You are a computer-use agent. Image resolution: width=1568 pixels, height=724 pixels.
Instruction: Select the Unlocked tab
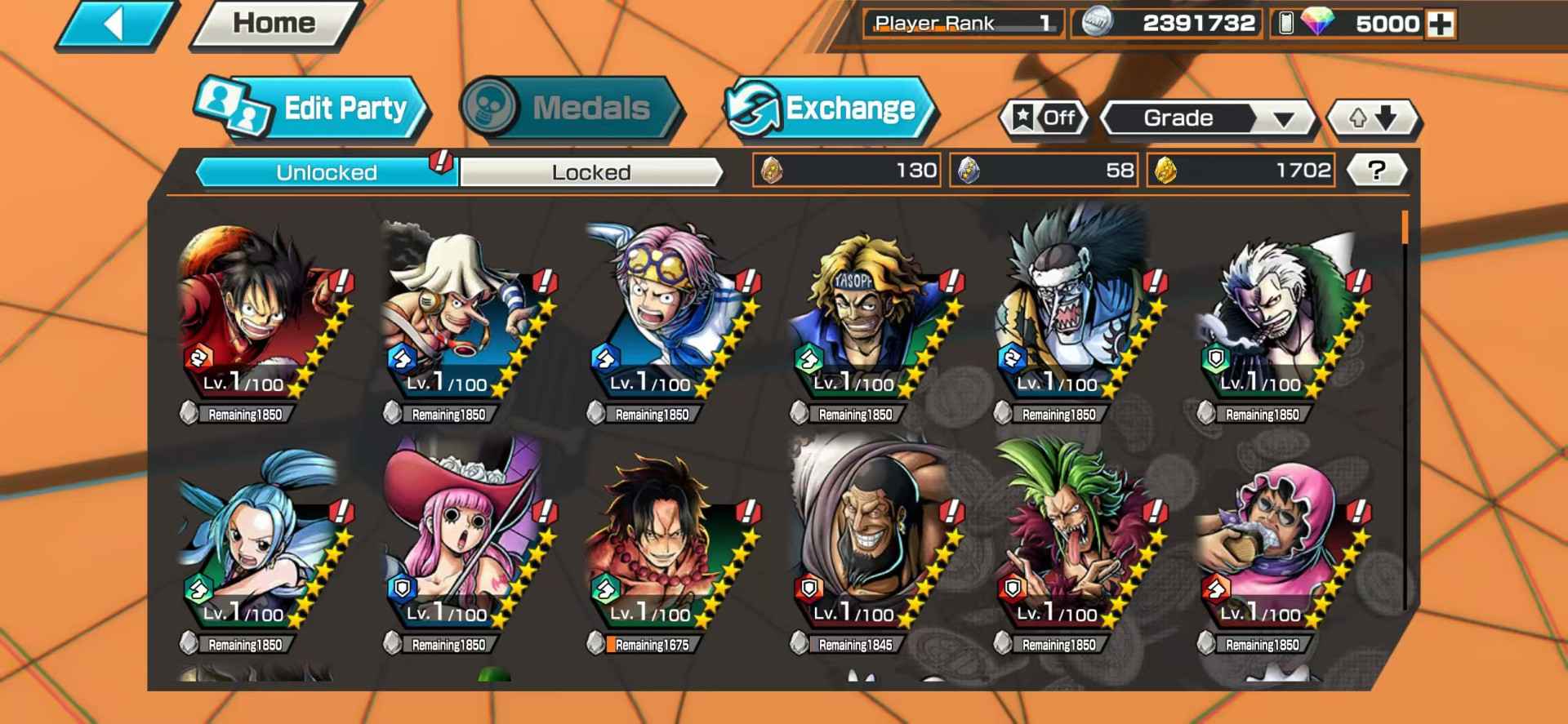coord(326,172)
